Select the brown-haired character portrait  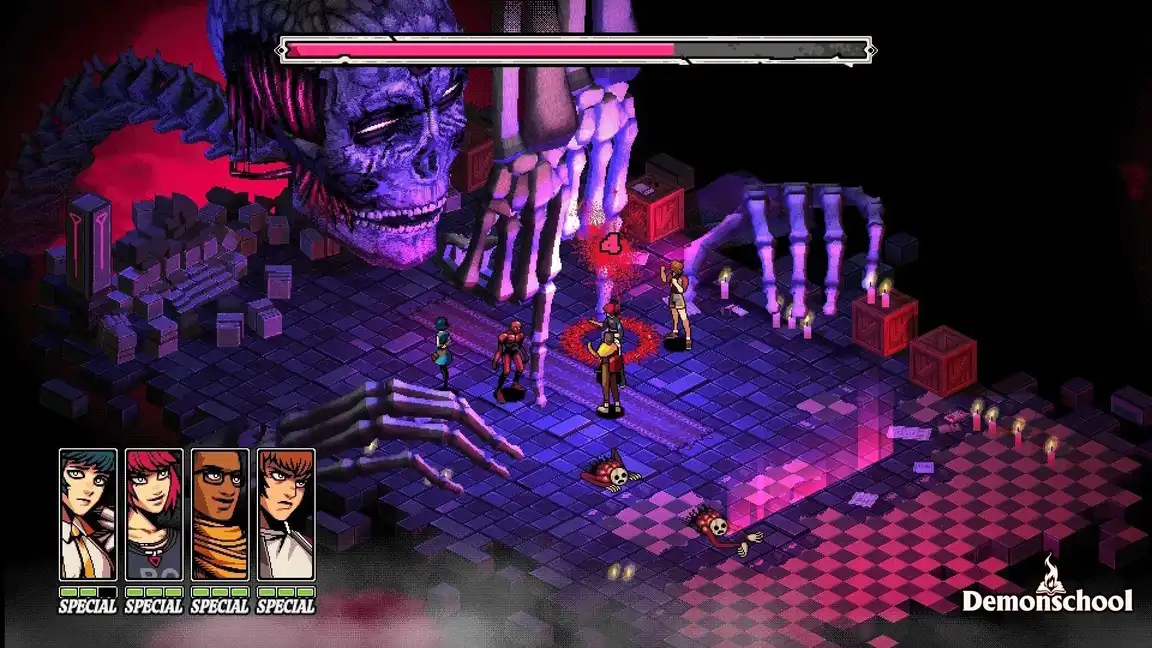(x=286, y=514)
